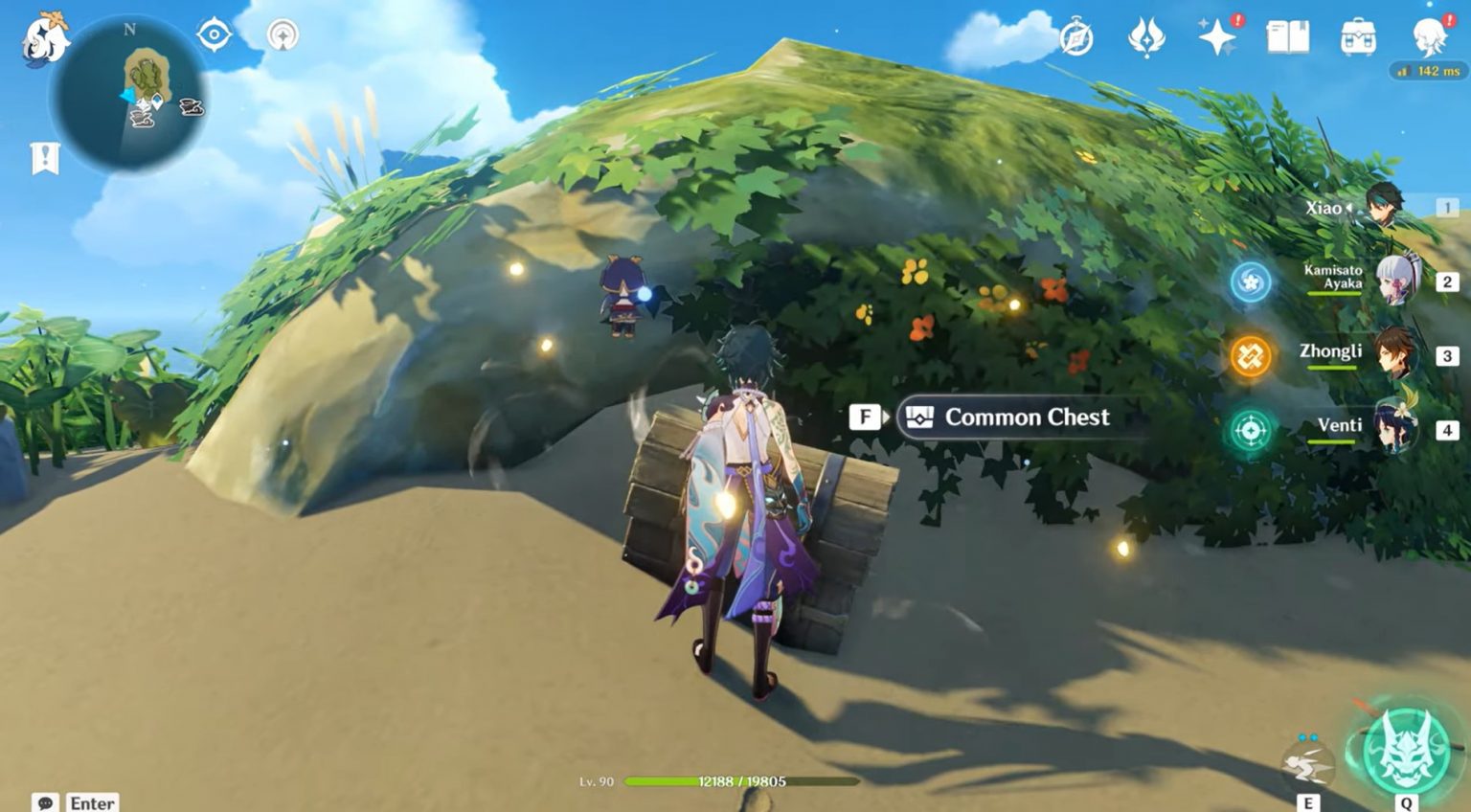Click the sprint ability E icon
This screenshot has height=812, width=1471.
click(1308, 756)
